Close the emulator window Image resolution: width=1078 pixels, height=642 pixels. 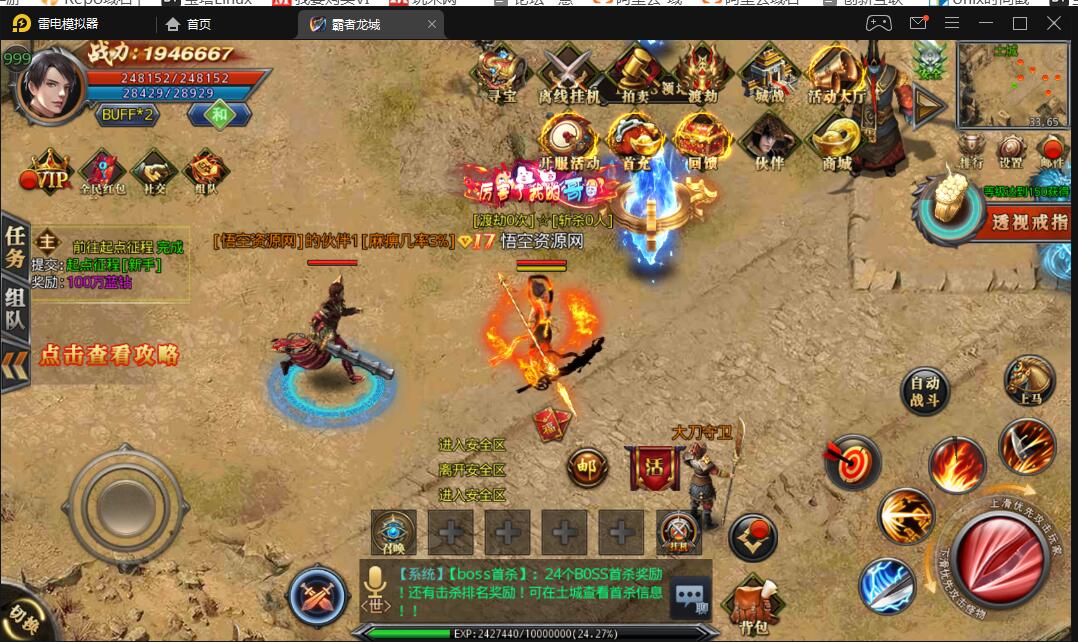(x=1053, y=23)
